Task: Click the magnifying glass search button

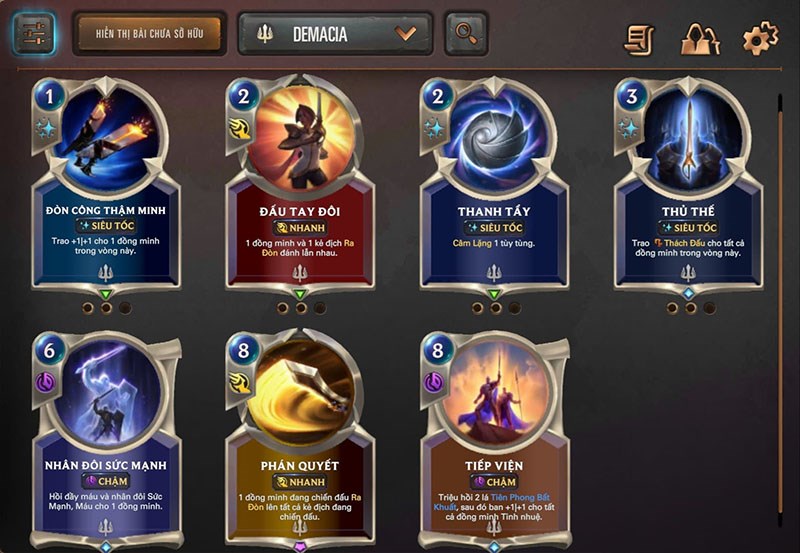Action: tap(466, 34)
